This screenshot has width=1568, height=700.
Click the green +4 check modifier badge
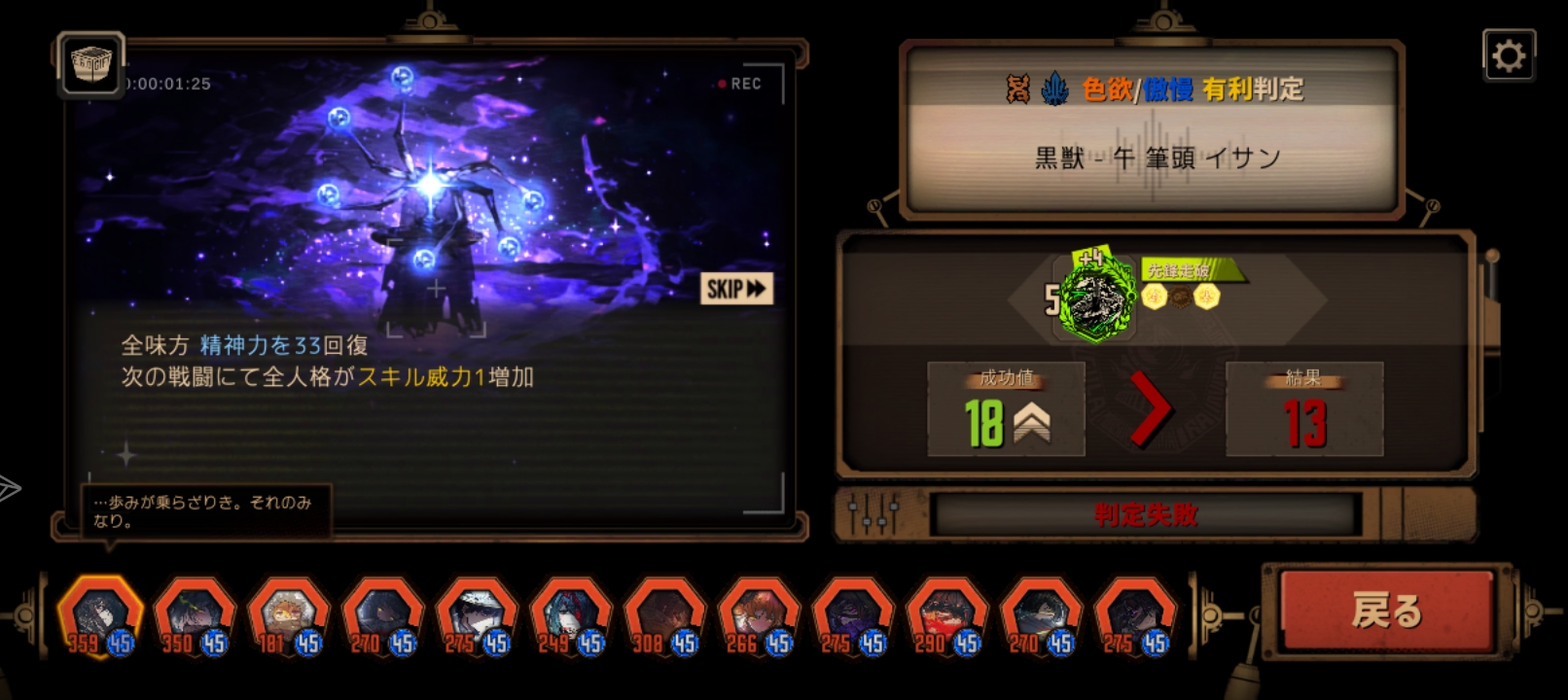[1089, 255]
